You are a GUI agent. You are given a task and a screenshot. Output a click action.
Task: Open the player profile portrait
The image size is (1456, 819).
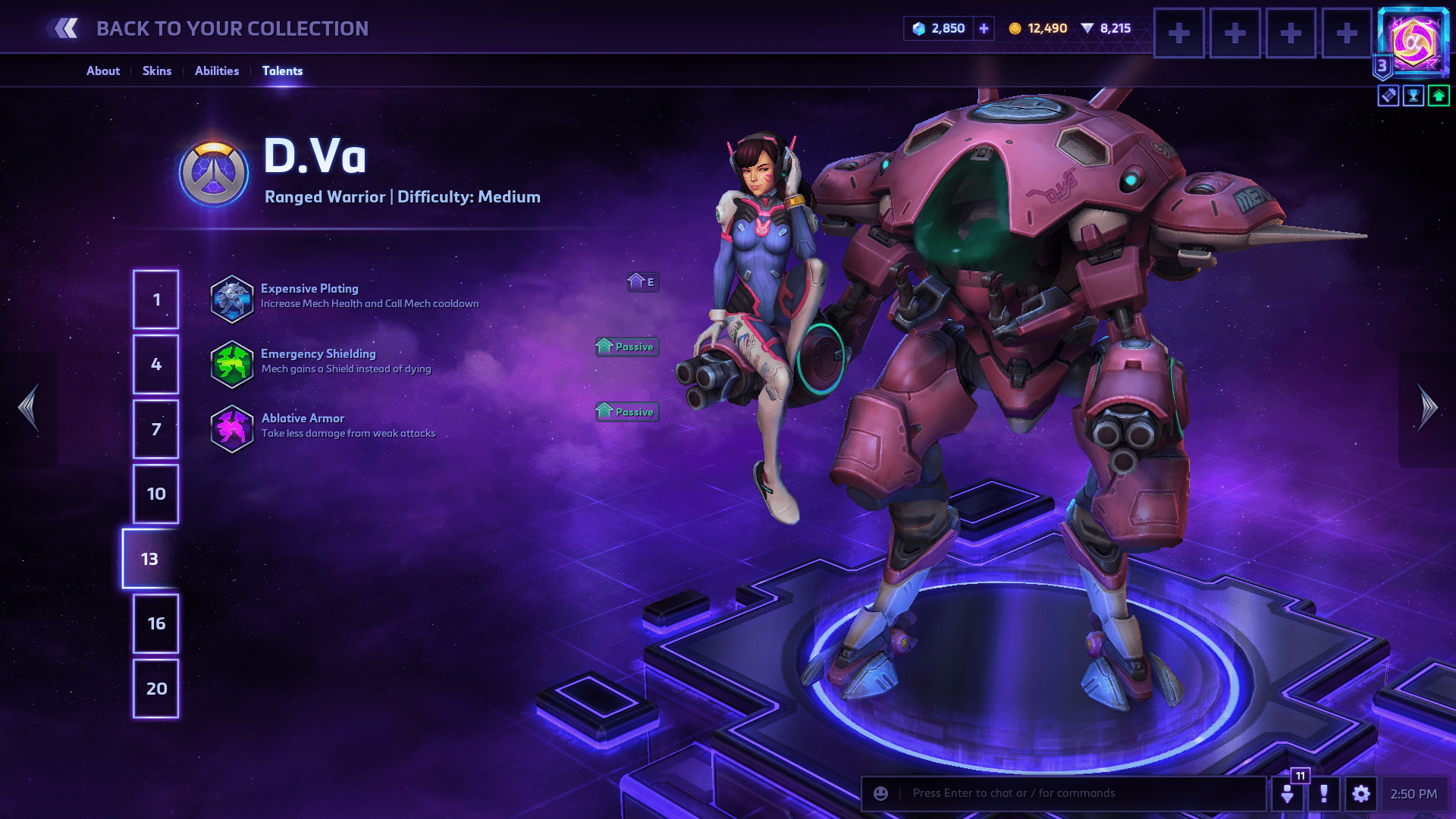1414,42
